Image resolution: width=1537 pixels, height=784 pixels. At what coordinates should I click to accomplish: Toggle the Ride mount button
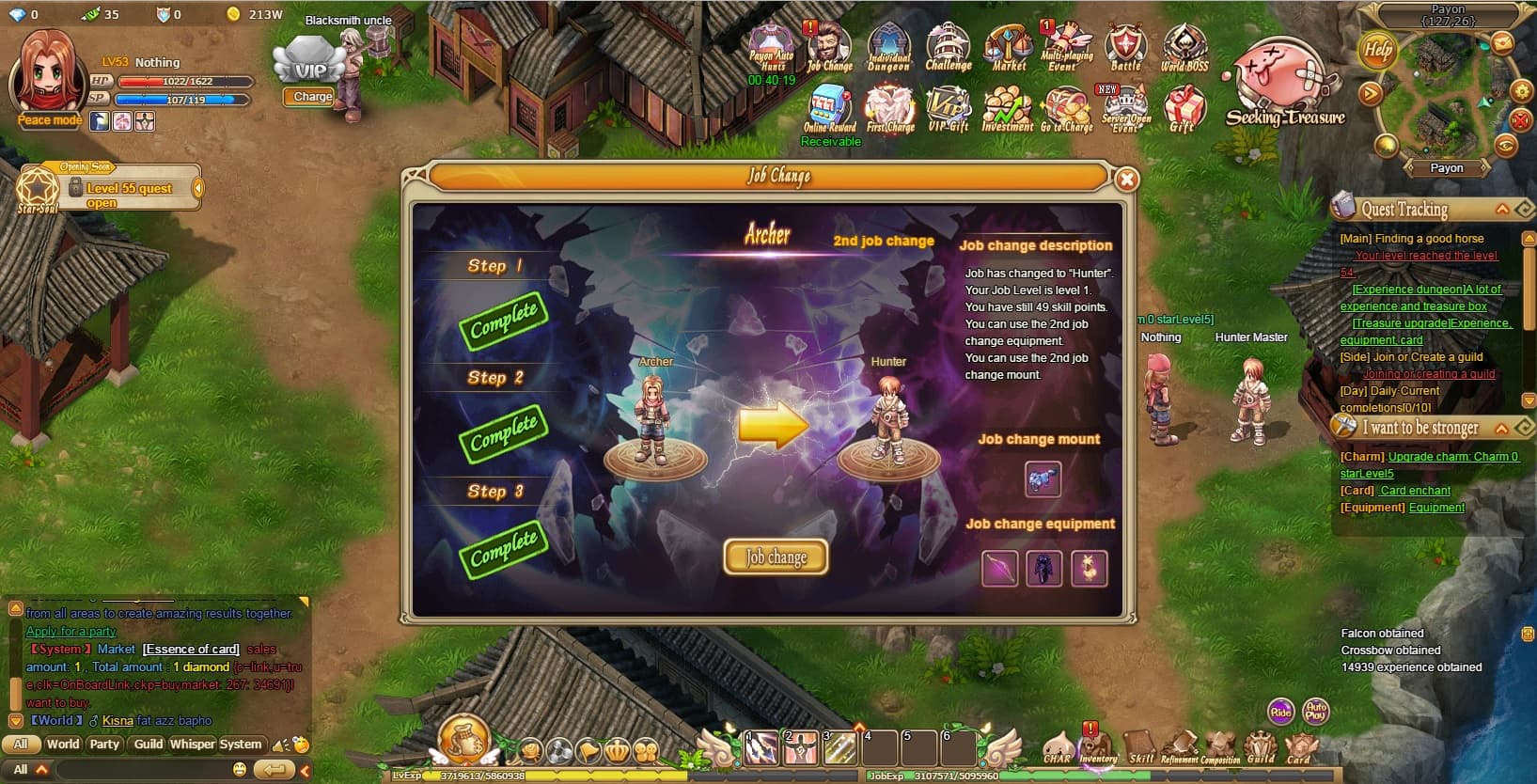pos(1280,712)
